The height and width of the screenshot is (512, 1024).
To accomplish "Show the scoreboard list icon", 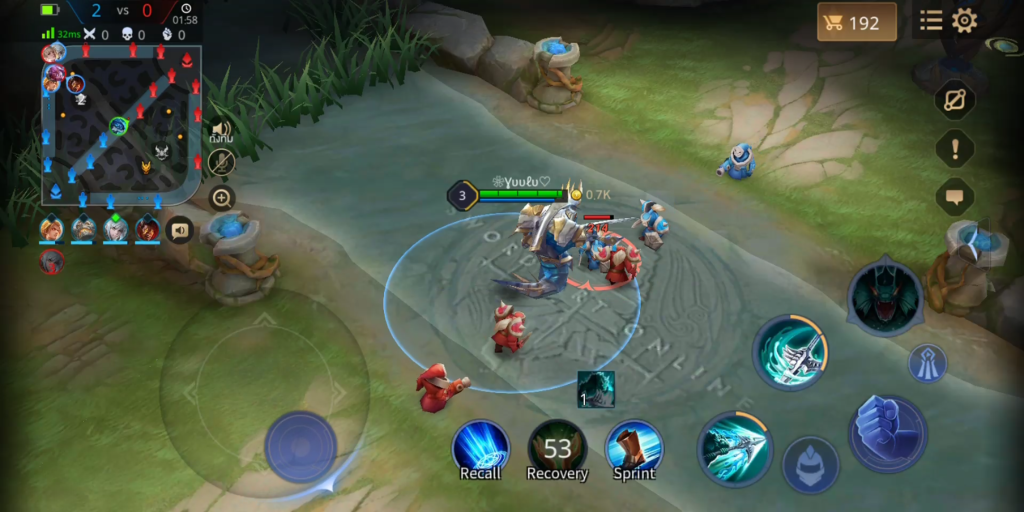I will [932, 21].
